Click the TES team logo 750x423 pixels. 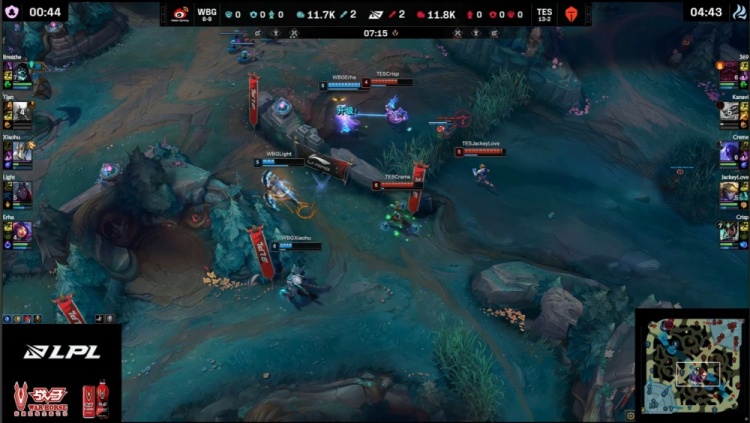tap(572, 14)
